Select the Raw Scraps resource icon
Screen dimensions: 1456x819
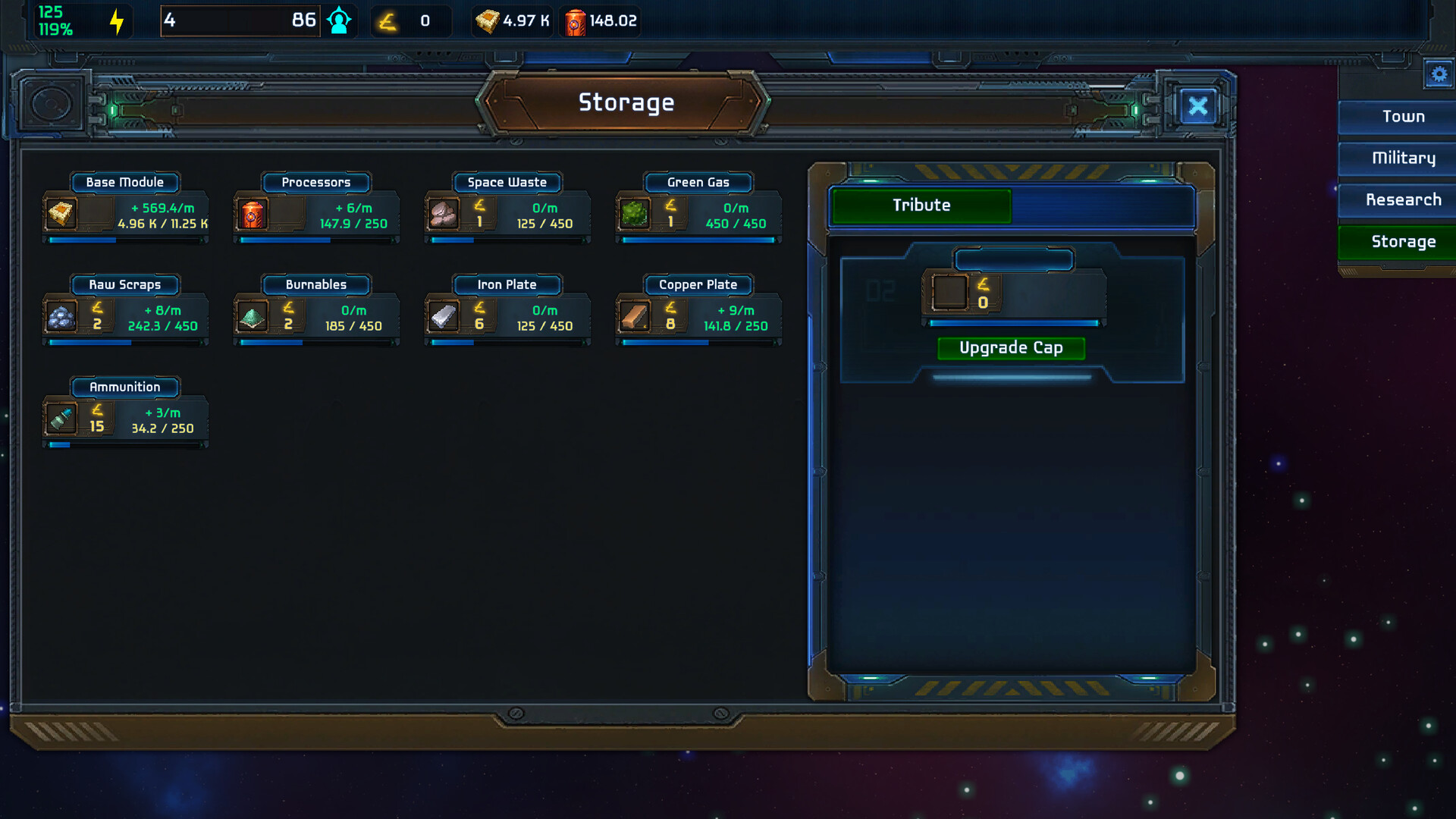(x=60, y=317)
